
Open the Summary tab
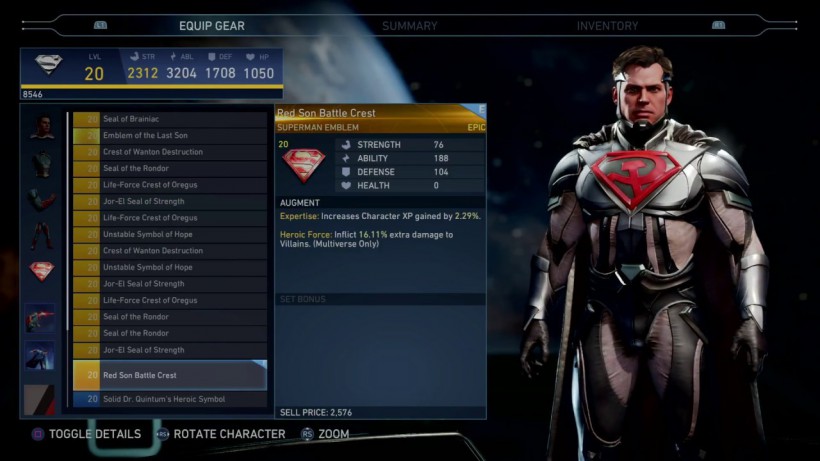click(409, 26)
